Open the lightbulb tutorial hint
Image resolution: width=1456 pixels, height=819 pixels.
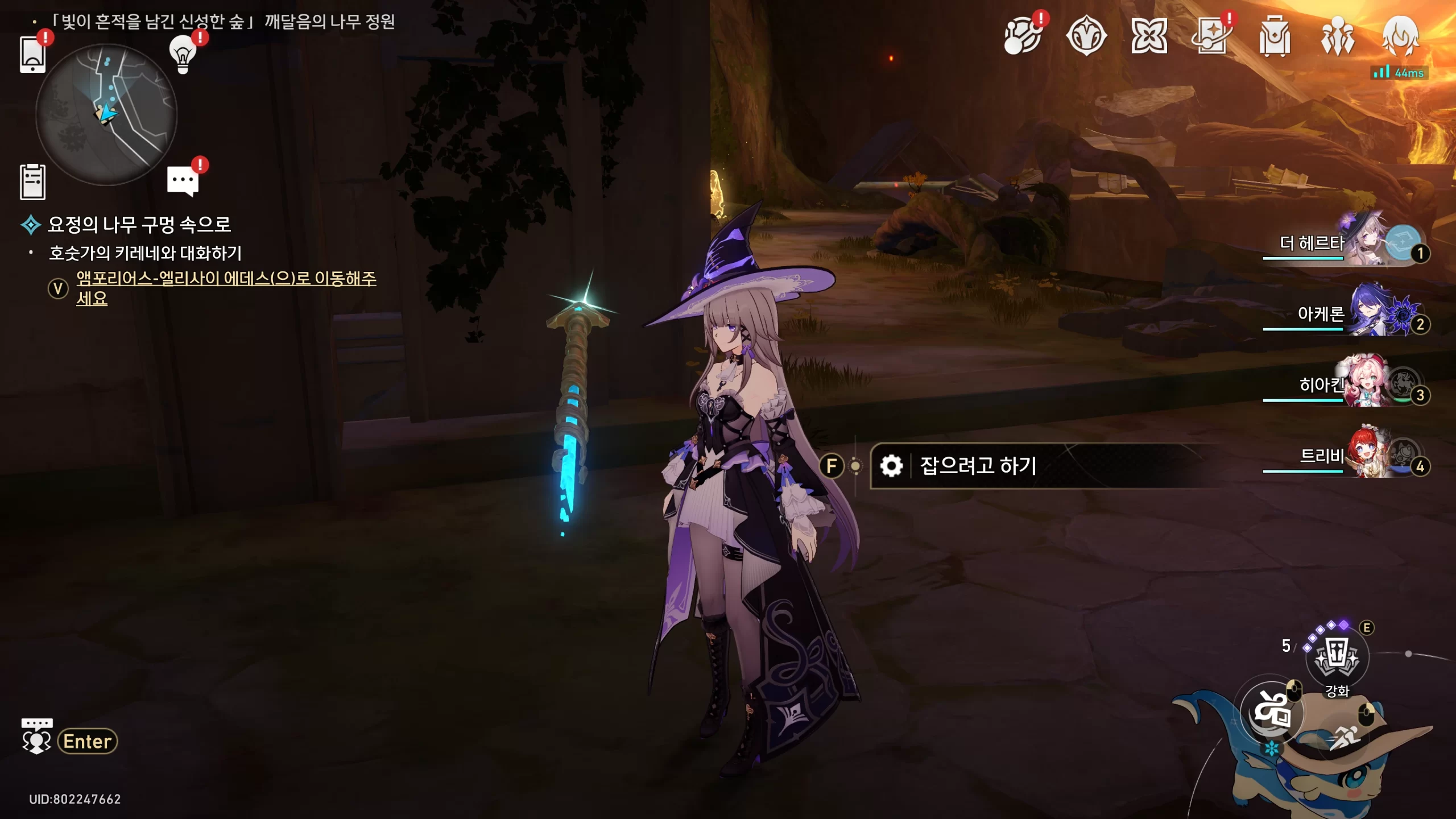click(x=183, y=55)
